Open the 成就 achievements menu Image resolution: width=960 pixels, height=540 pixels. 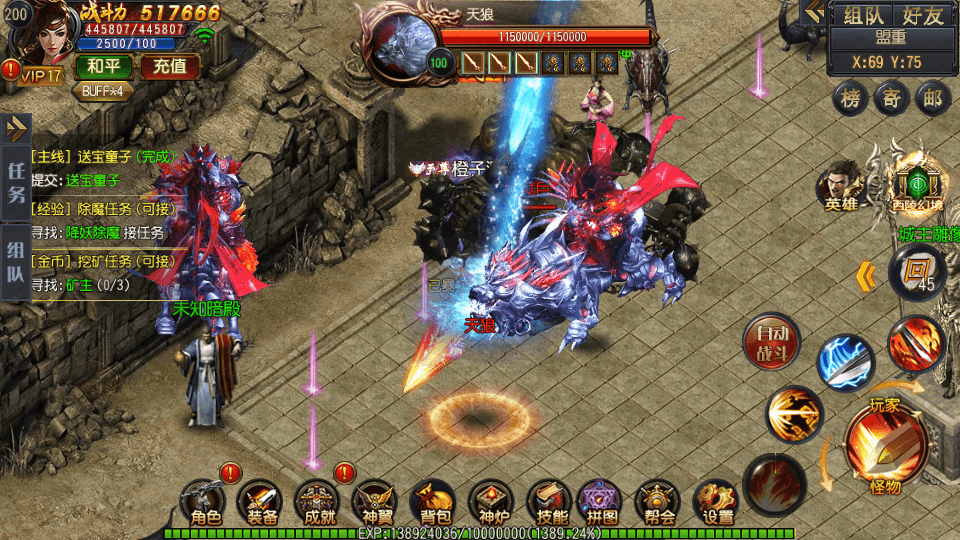tap(319, 502)
